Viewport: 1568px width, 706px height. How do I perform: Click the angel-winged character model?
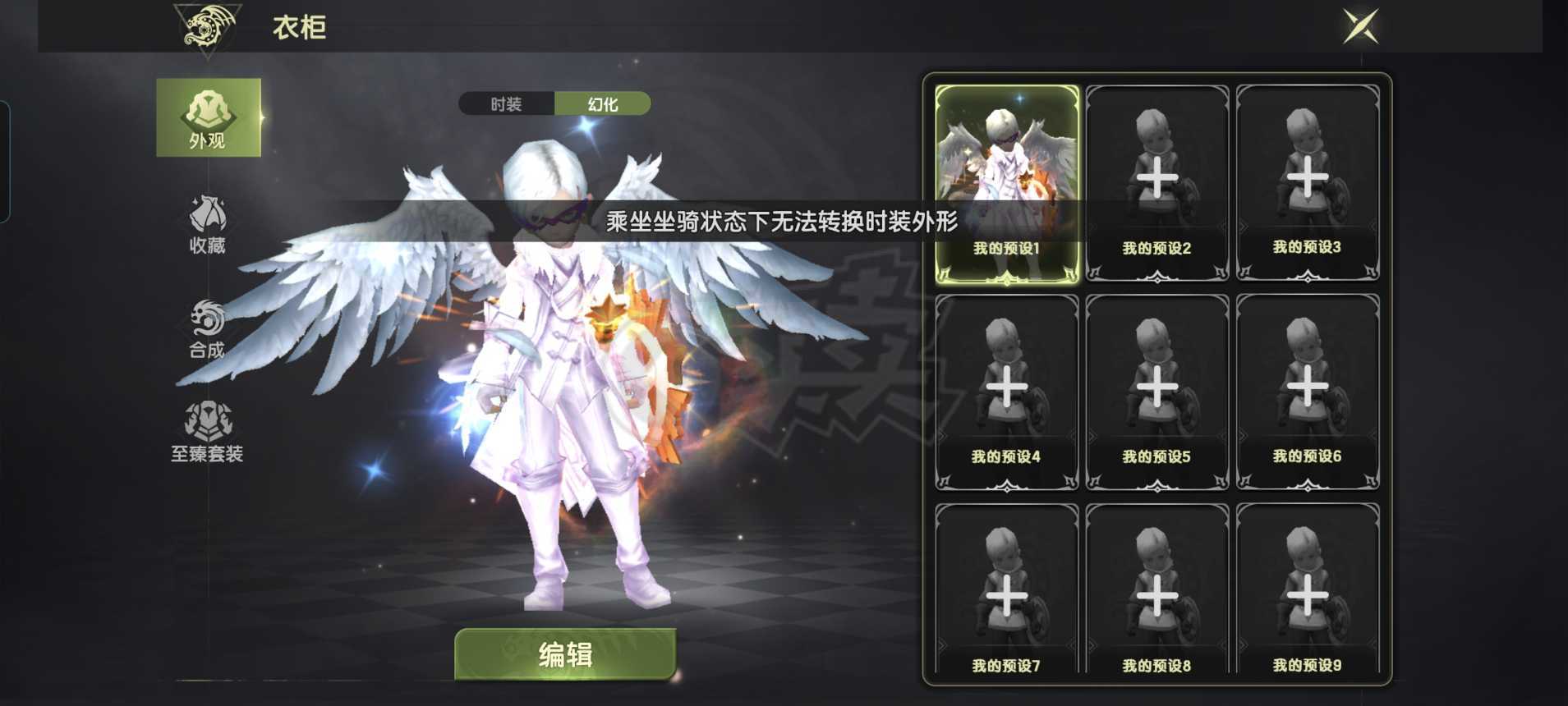click(559, 369)
